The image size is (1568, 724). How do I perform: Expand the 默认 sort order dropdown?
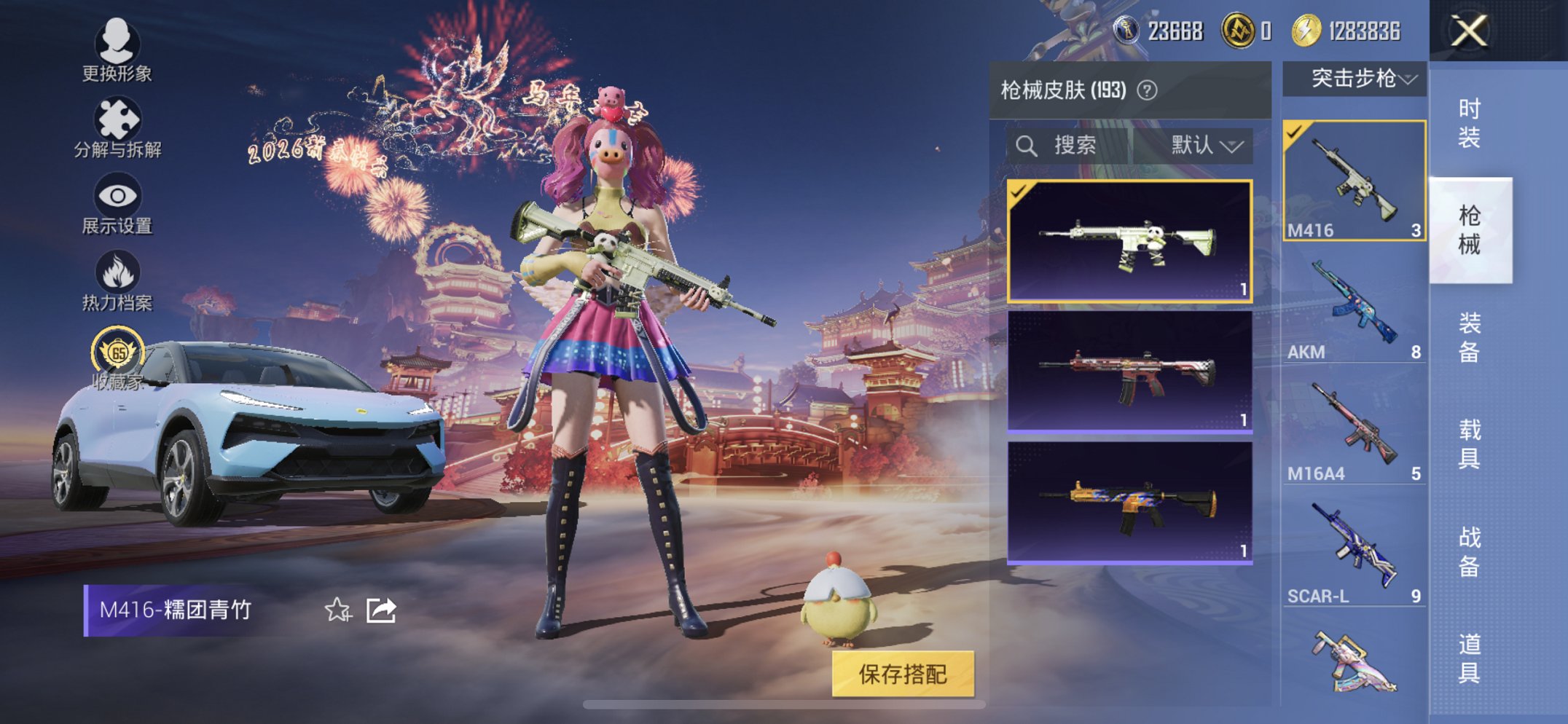coord(1206,146)
